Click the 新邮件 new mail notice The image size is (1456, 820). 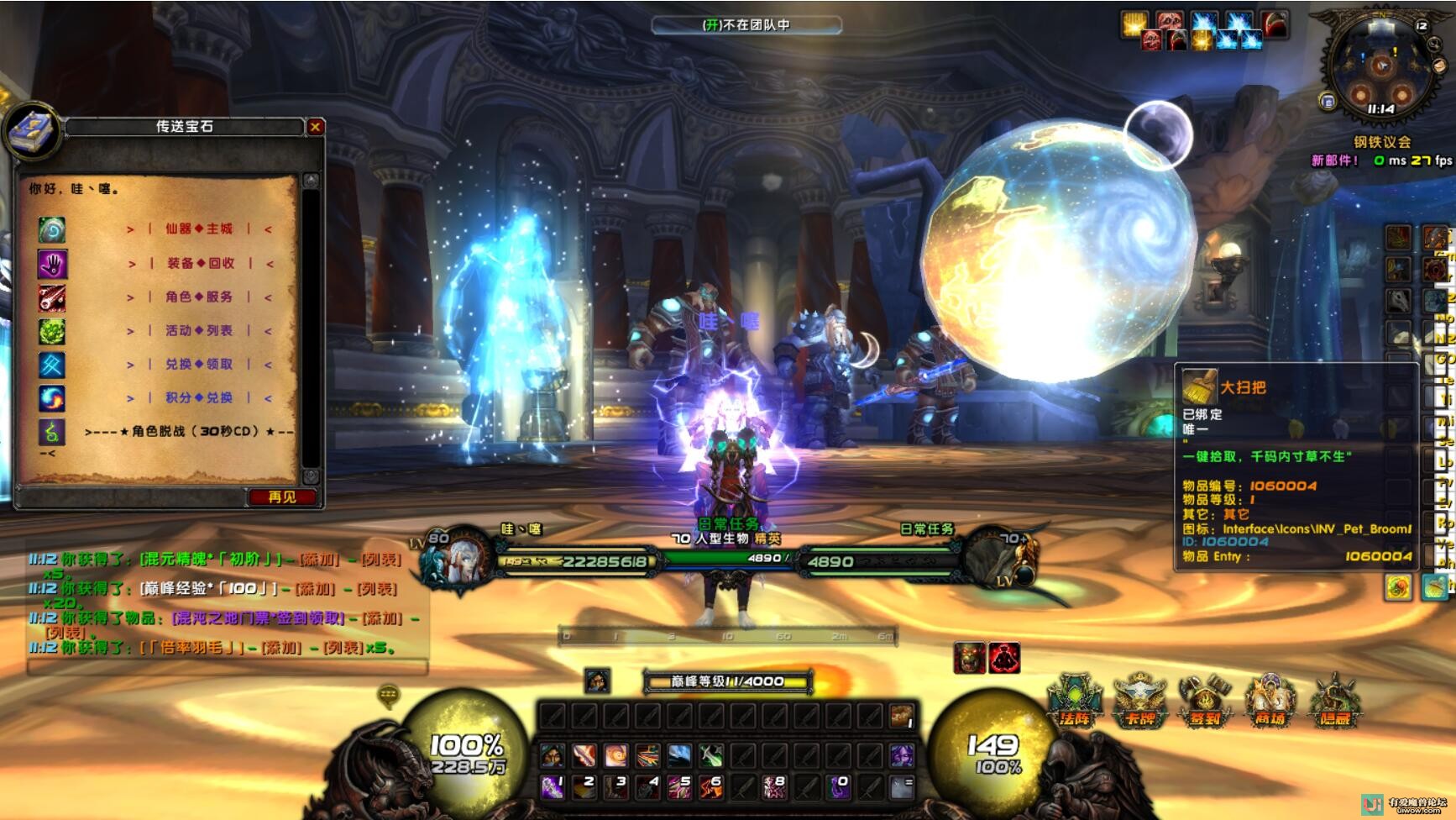tap(1334, 160)
